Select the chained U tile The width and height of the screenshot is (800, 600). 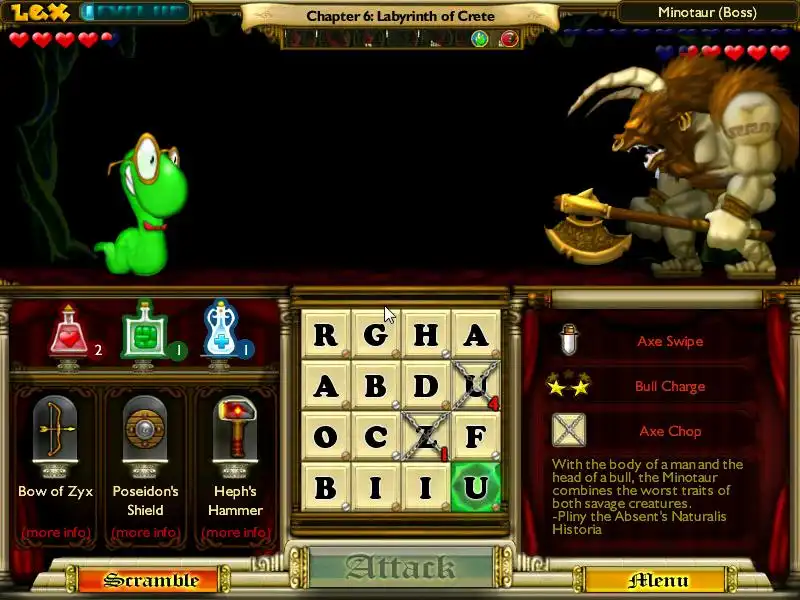coord(476,385)
